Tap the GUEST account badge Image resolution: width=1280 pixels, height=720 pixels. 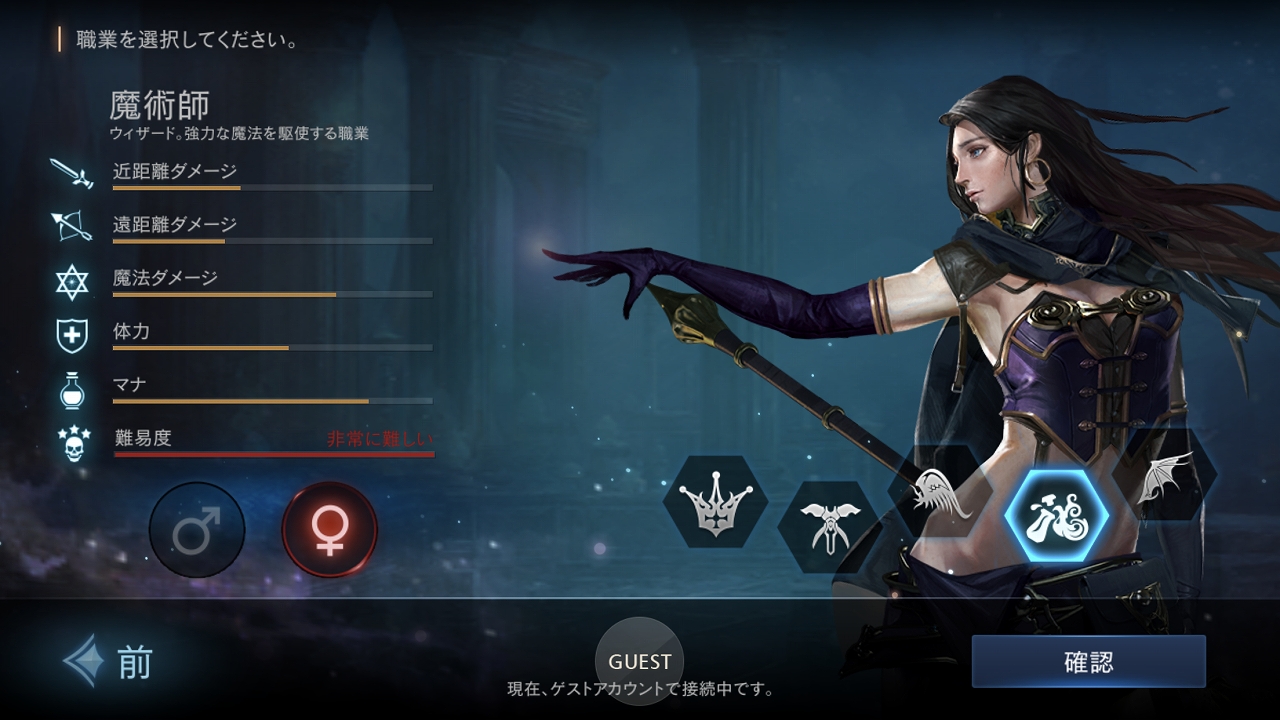coord(640,661)
